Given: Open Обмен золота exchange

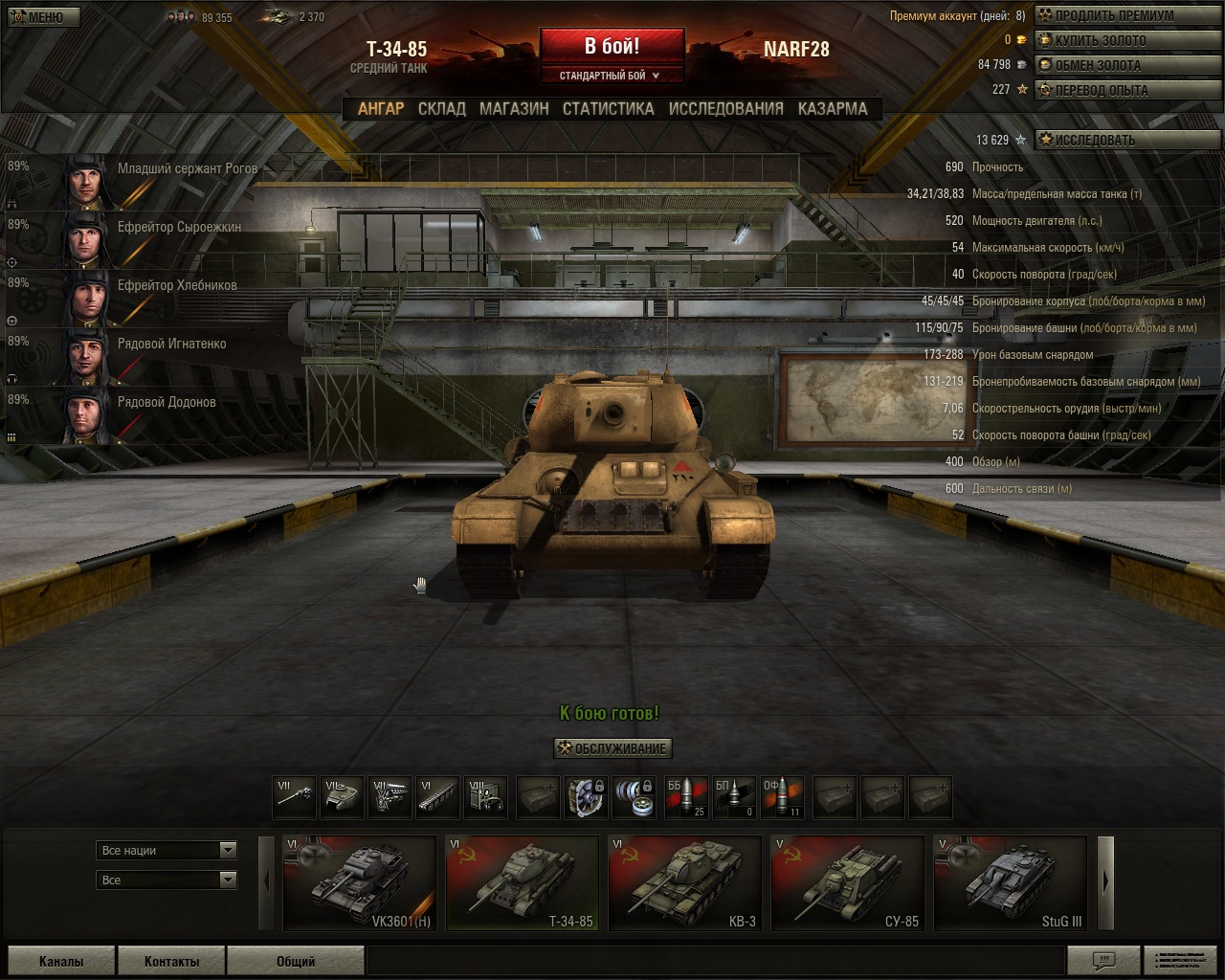Looking at the screenshot, I should coord(1097,65).
